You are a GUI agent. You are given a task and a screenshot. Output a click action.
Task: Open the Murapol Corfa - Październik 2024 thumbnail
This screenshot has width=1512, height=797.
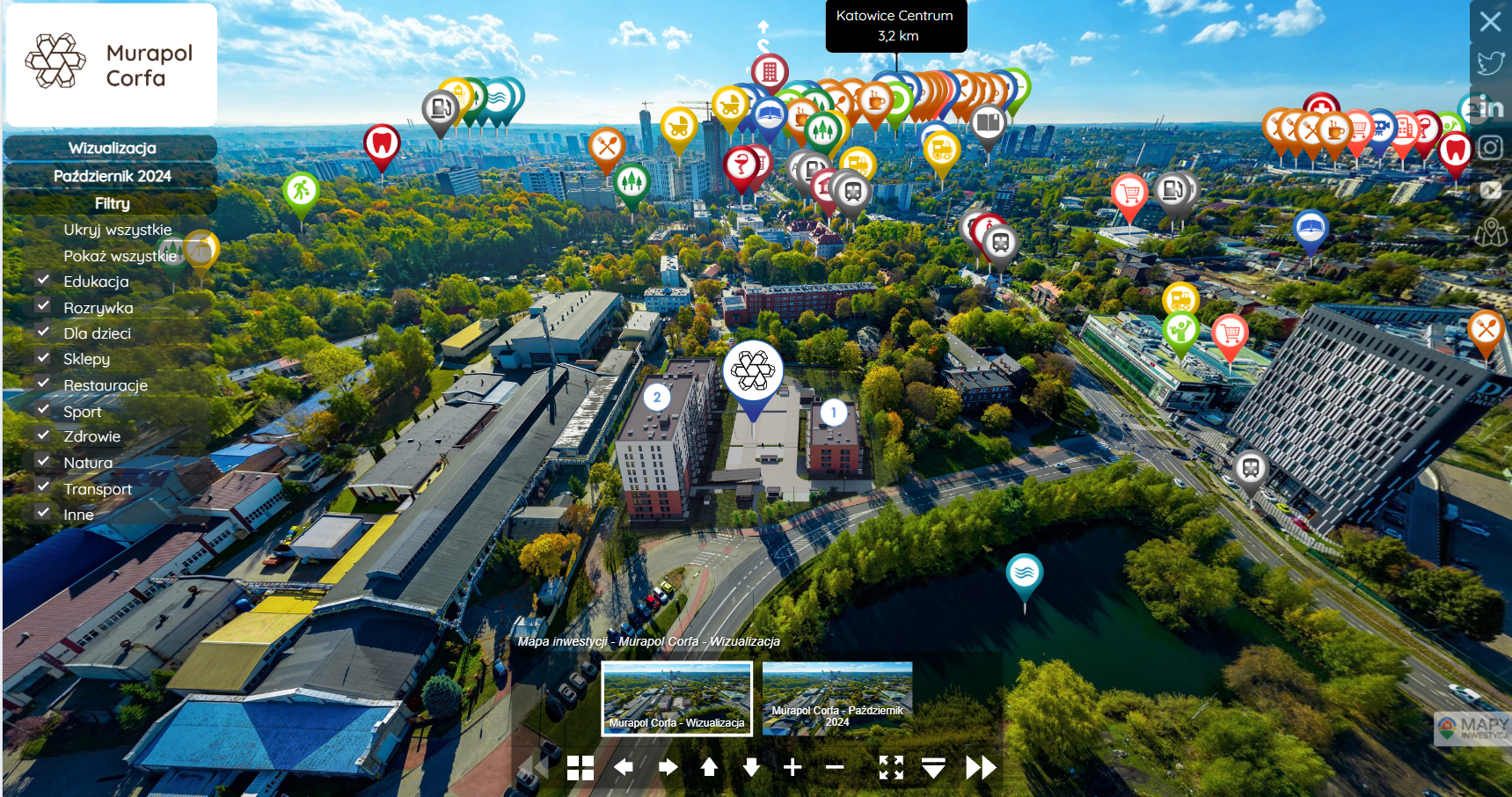[836, 698]
